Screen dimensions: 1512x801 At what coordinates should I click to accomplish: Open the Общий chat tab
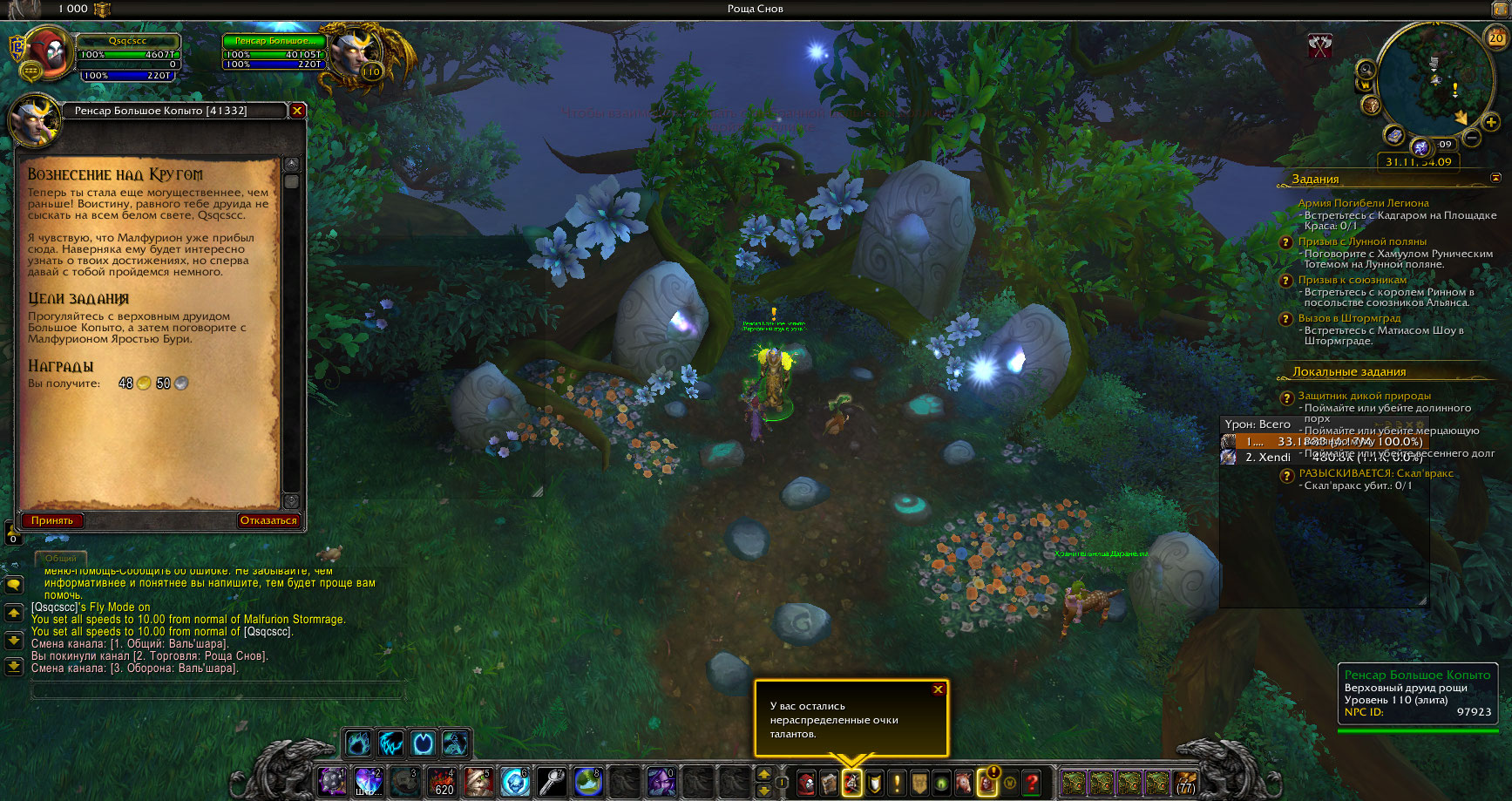tap(61, 558)
